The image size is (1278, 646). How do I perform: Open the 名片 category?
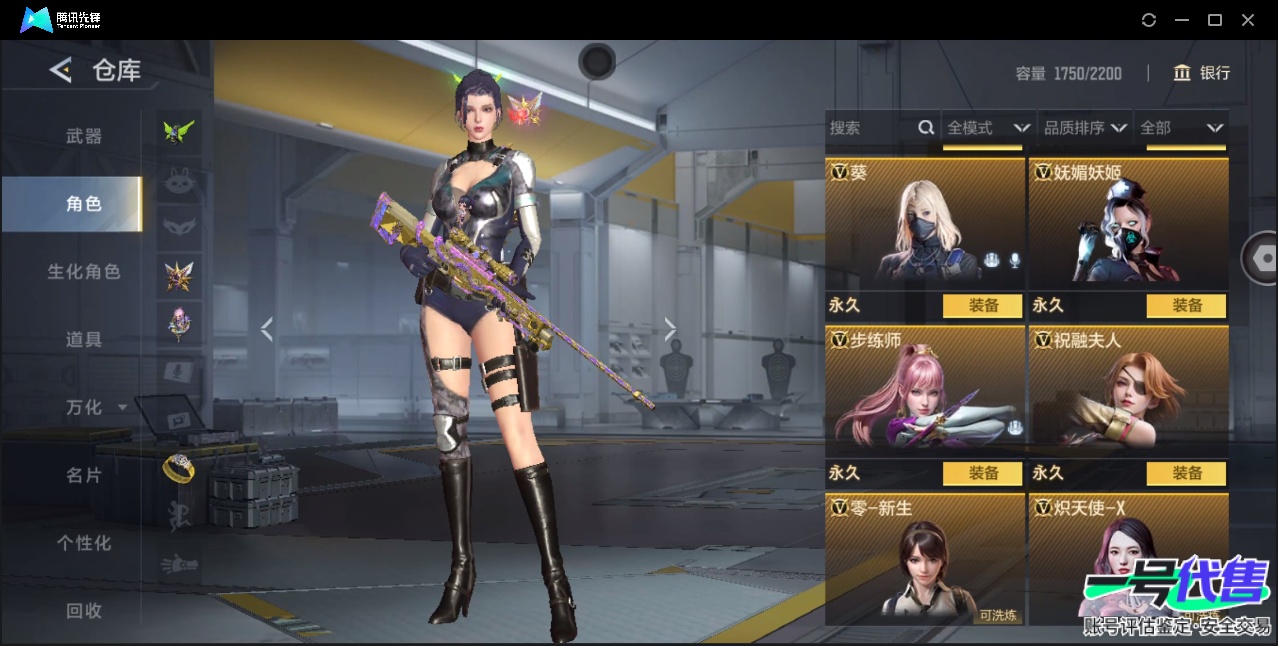pos(84,475)
